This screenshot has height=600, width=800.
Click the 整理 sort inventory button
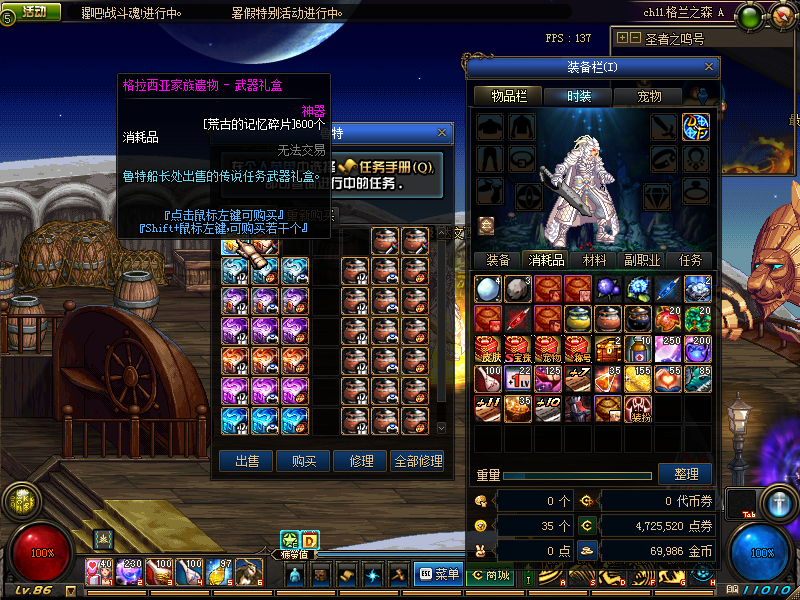pyautogui.click(x=686, y=474)
